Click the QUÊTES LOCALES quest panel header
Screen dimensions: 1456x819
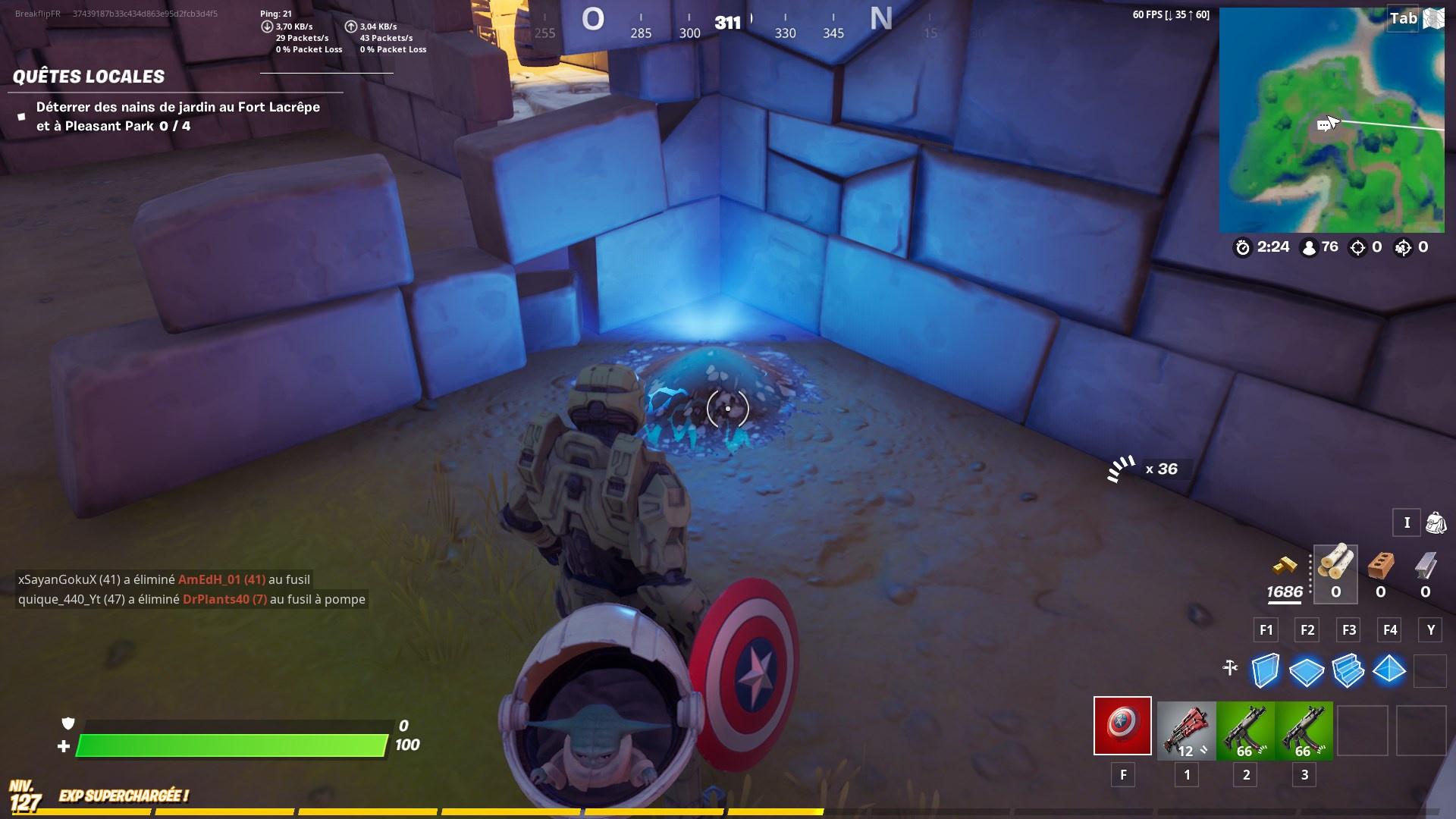coord(89,77)
